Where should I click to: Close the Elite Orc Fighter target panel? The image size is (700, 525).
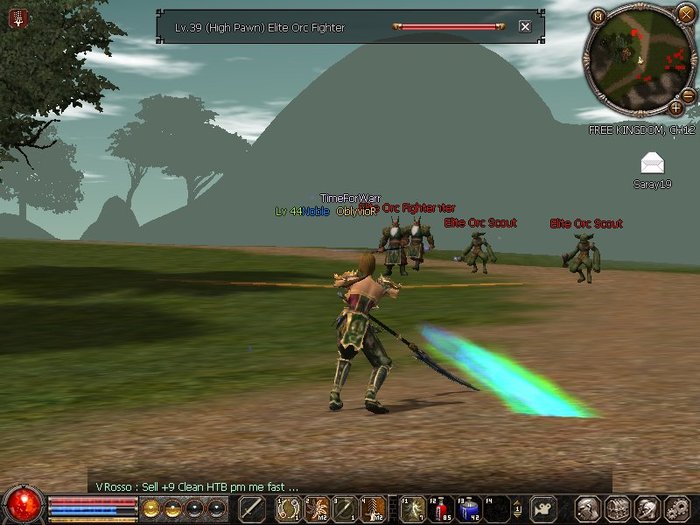pyautogui.click(x=525, y=27)
